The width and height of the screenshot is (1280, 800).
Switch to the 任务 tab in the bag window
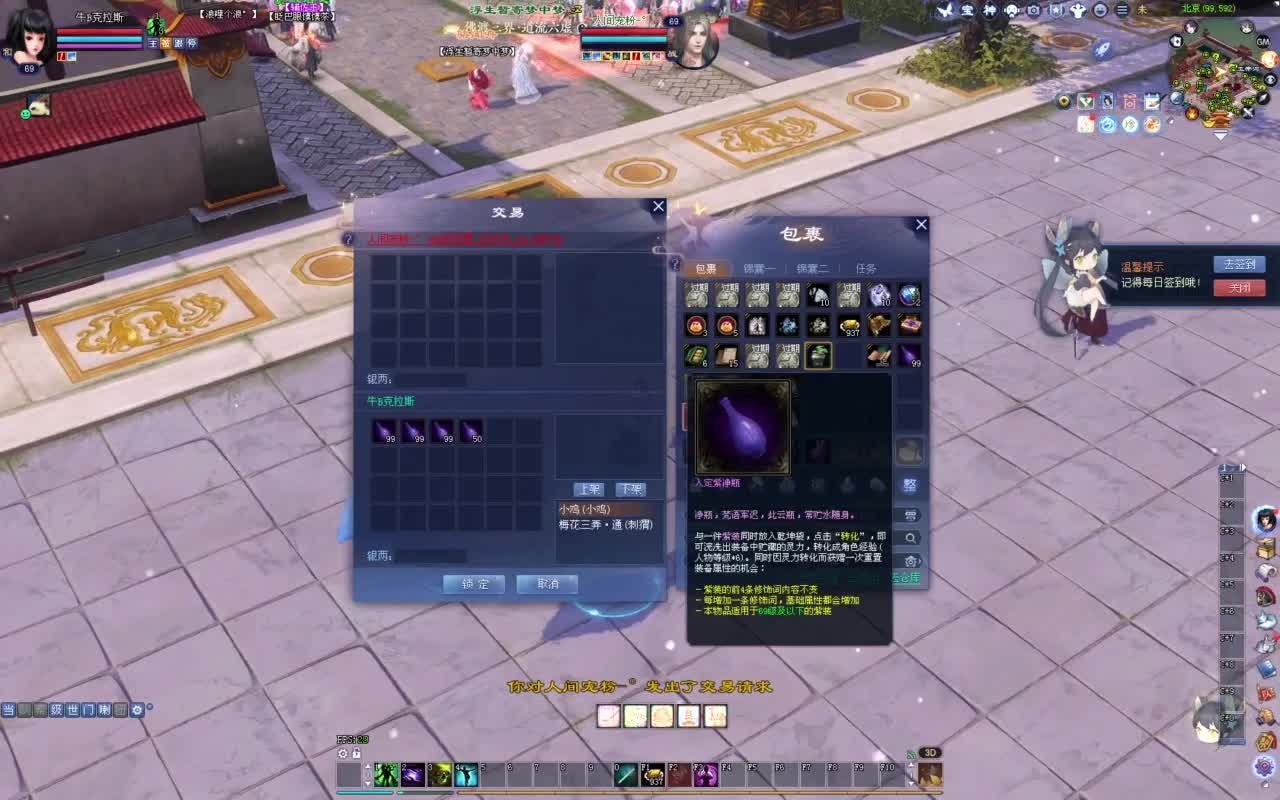coord(866,267)
